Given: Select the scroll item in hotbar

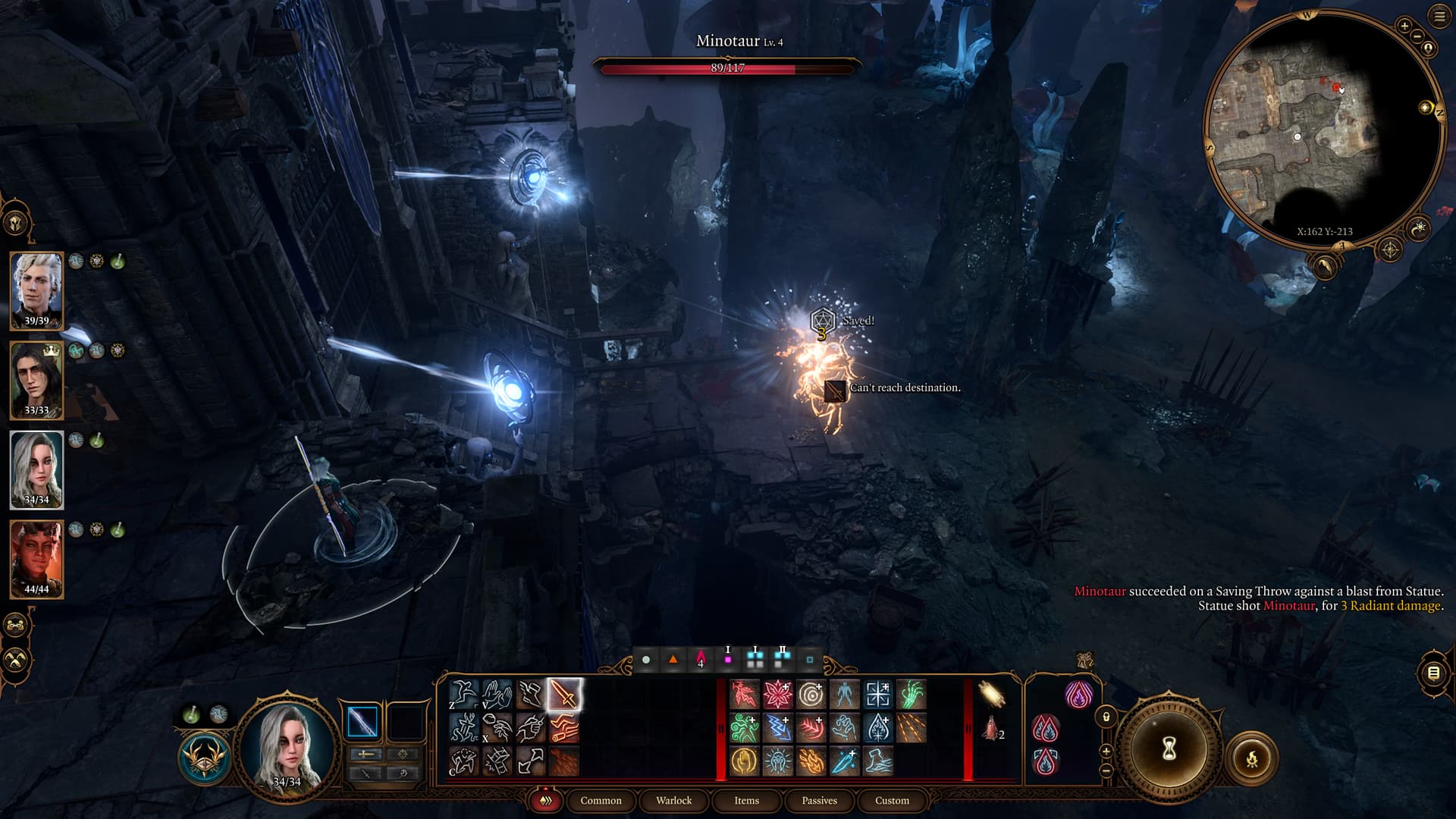Looking at the screenshot, I should pyautogui.click(x=991, y=694).
